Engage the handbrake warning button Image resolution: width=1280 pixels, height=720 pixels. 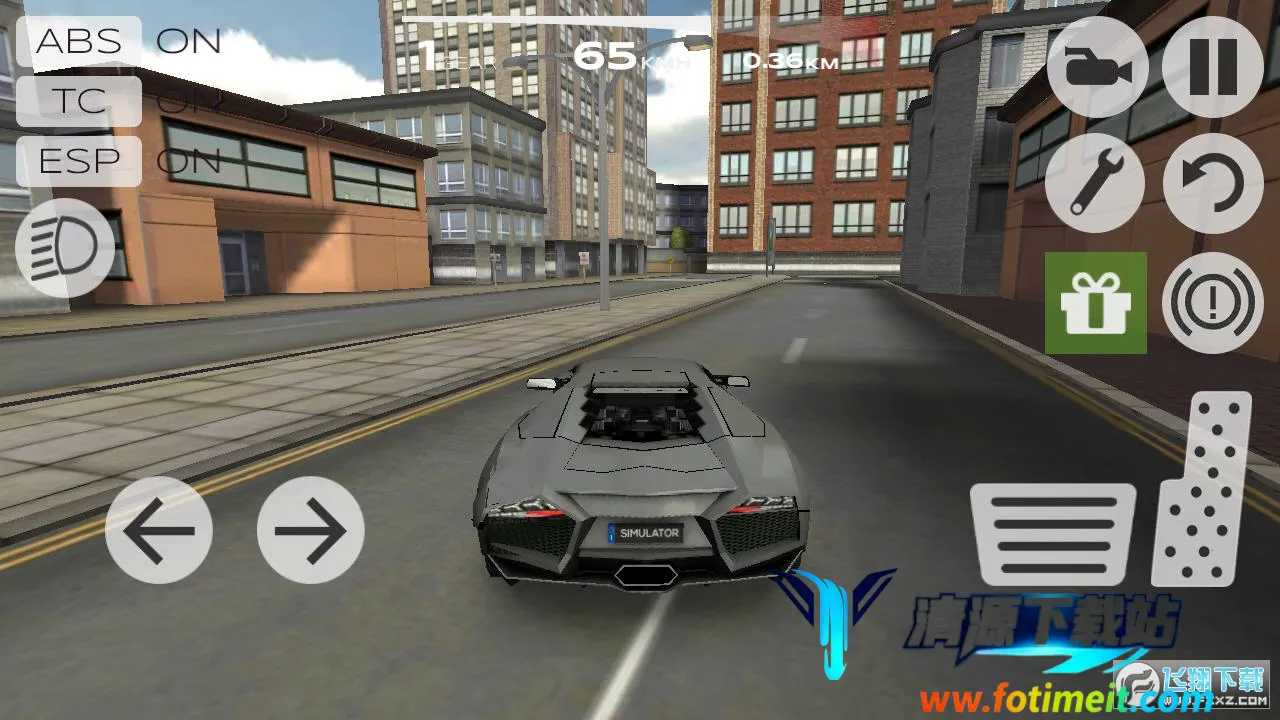1213,303
